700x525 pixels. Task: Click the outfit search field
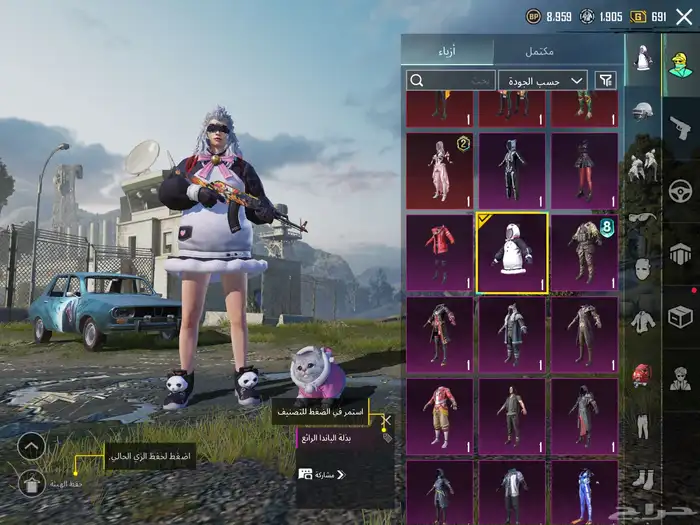coord(450,80)
